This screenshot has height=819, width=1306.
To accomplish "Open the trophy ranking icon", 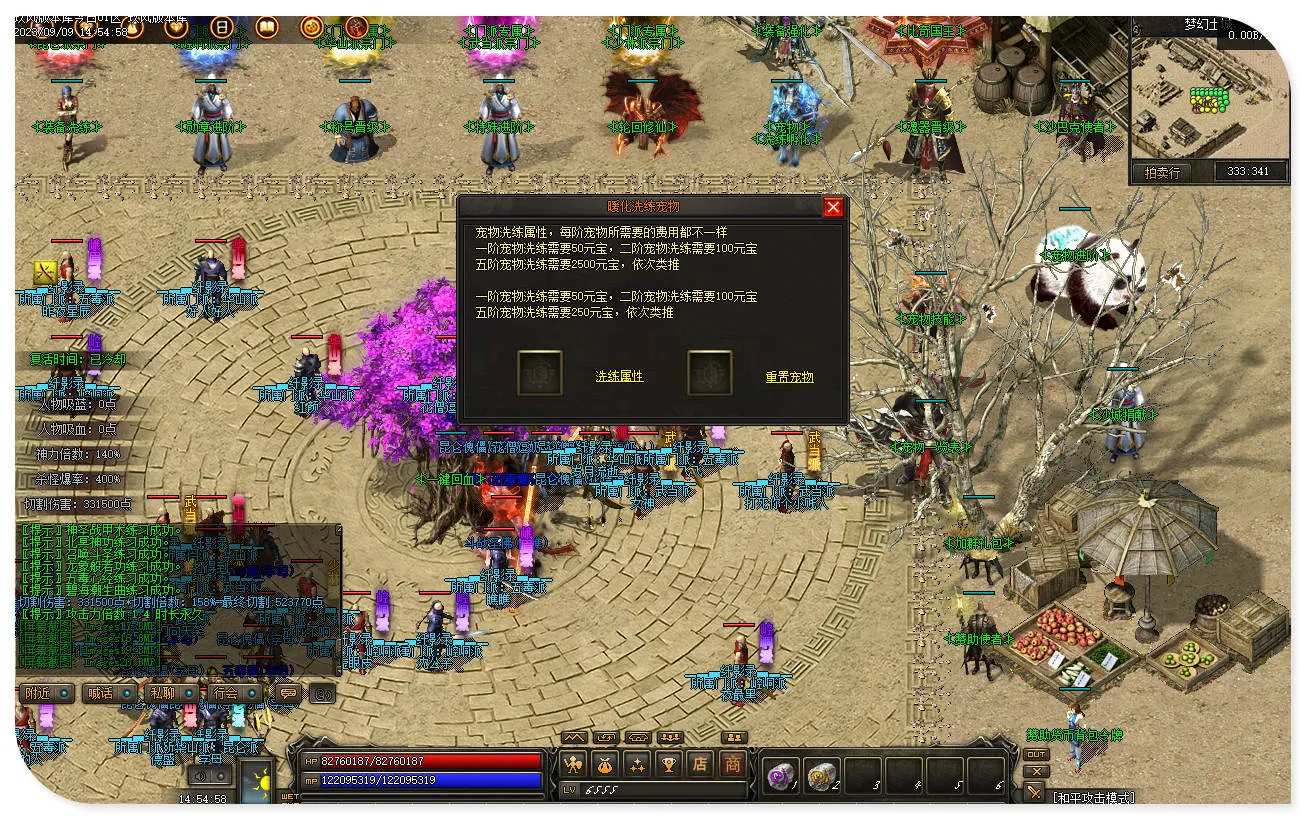I will tap(669, 765).
